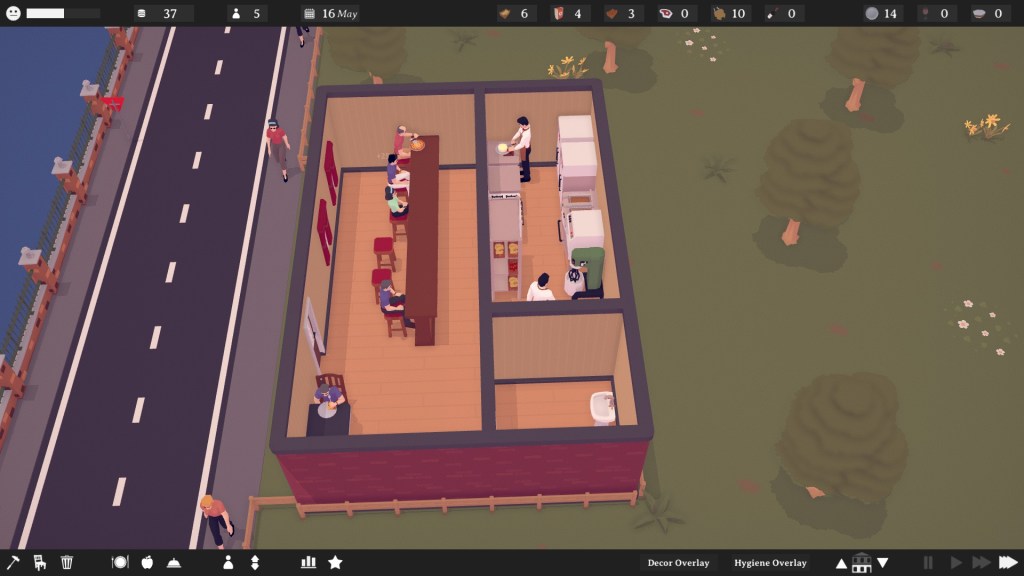1024x576 pixels.
Task: Open the calendar showing 16 May
Action: pyautogui.click(x=331, y=14)
